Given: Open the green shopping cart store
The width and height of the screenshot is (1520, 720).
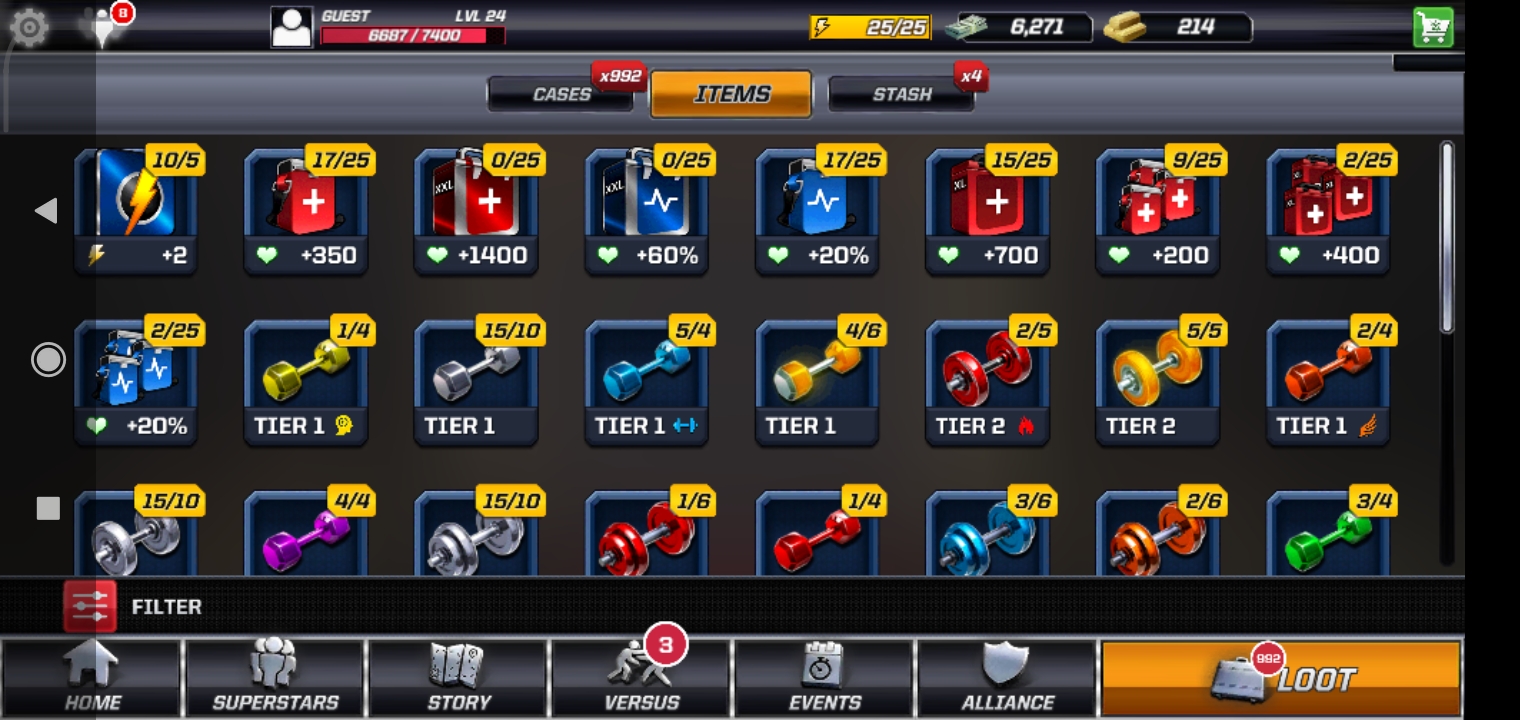Looking at the screenshot, I should (x=1433, y=28).
